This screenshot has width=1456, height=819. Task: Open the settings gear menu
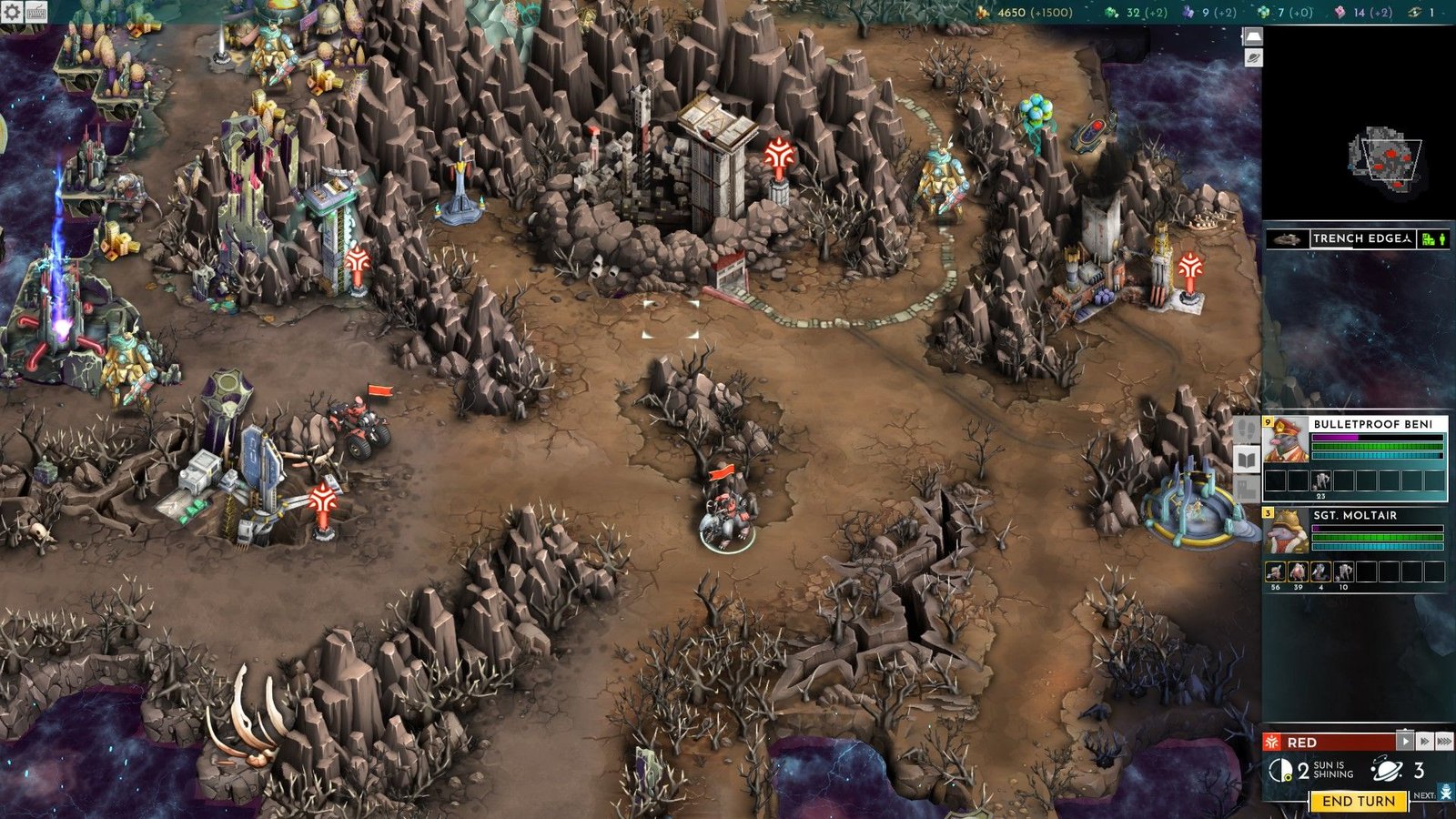[12, 12]
